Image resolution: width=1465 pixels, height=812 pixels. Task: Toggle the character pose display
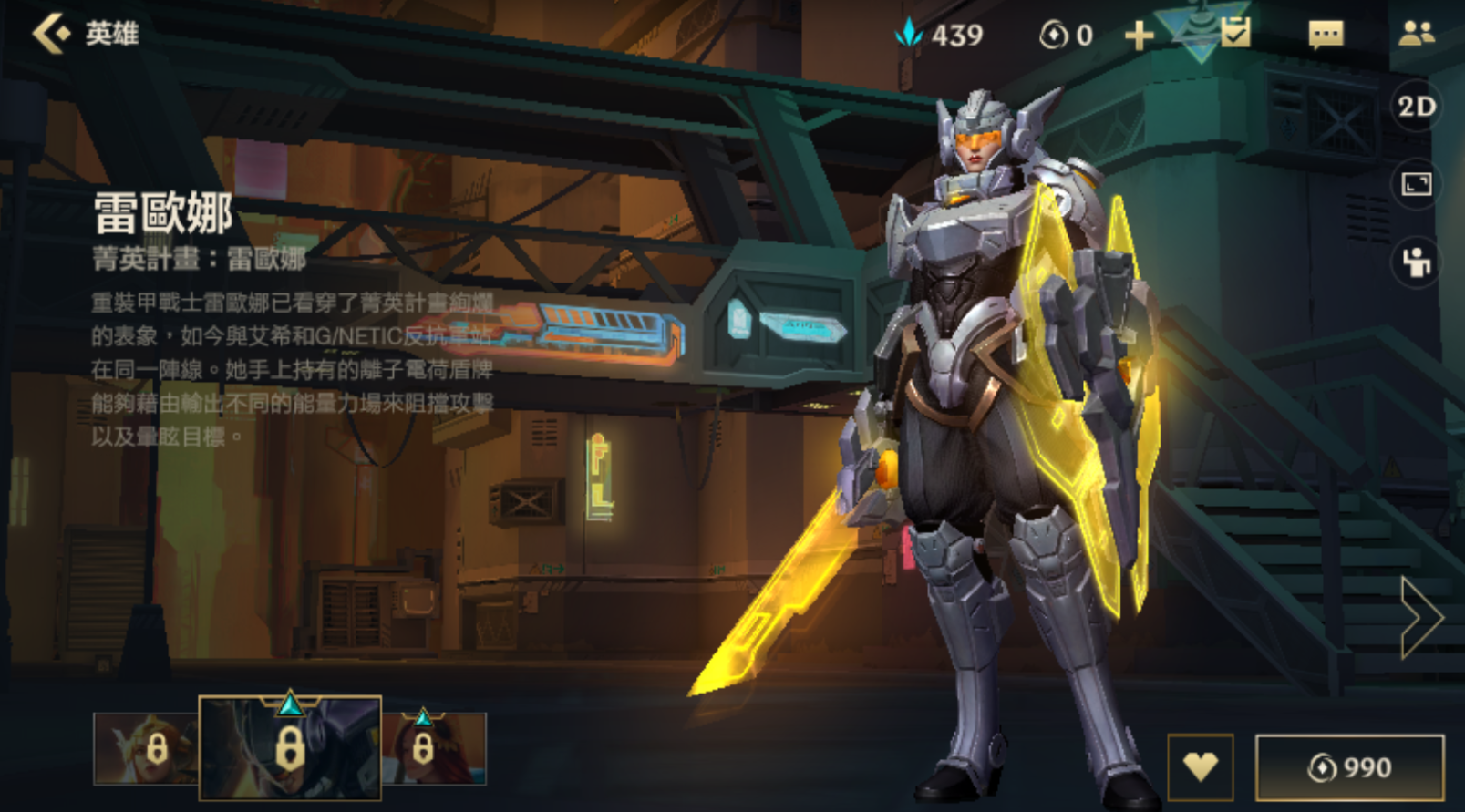pyautogui.click(x=1416, y=262)
